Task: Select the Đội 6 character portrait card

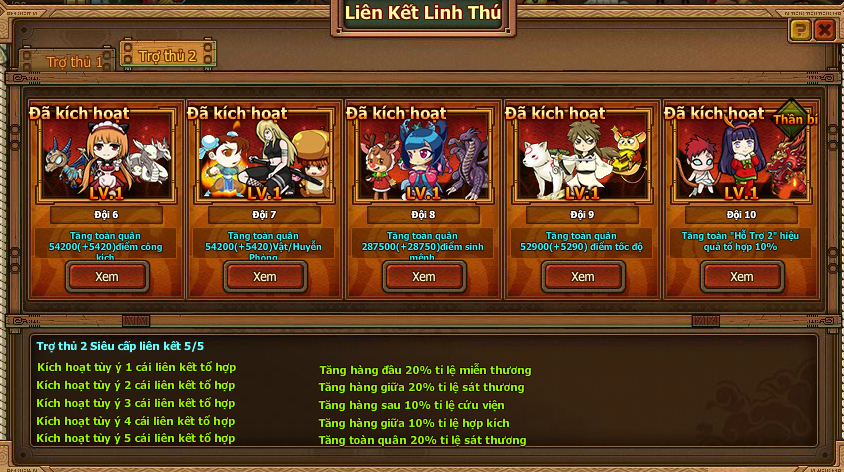Action: coord(106,158)
